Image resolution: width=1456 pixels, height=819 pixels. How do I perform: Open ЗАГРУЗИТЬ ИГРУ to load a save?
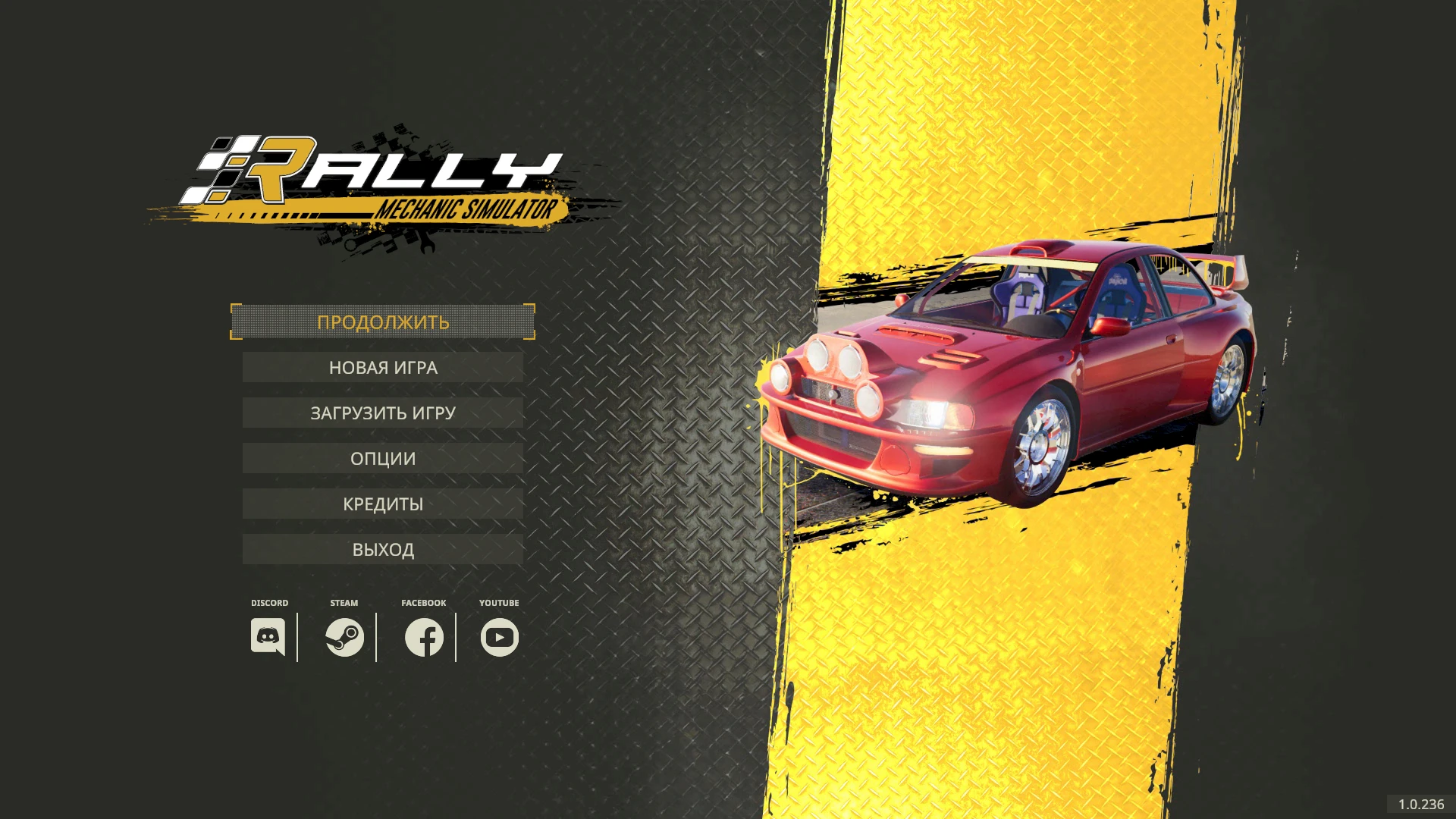click(382, 413)
